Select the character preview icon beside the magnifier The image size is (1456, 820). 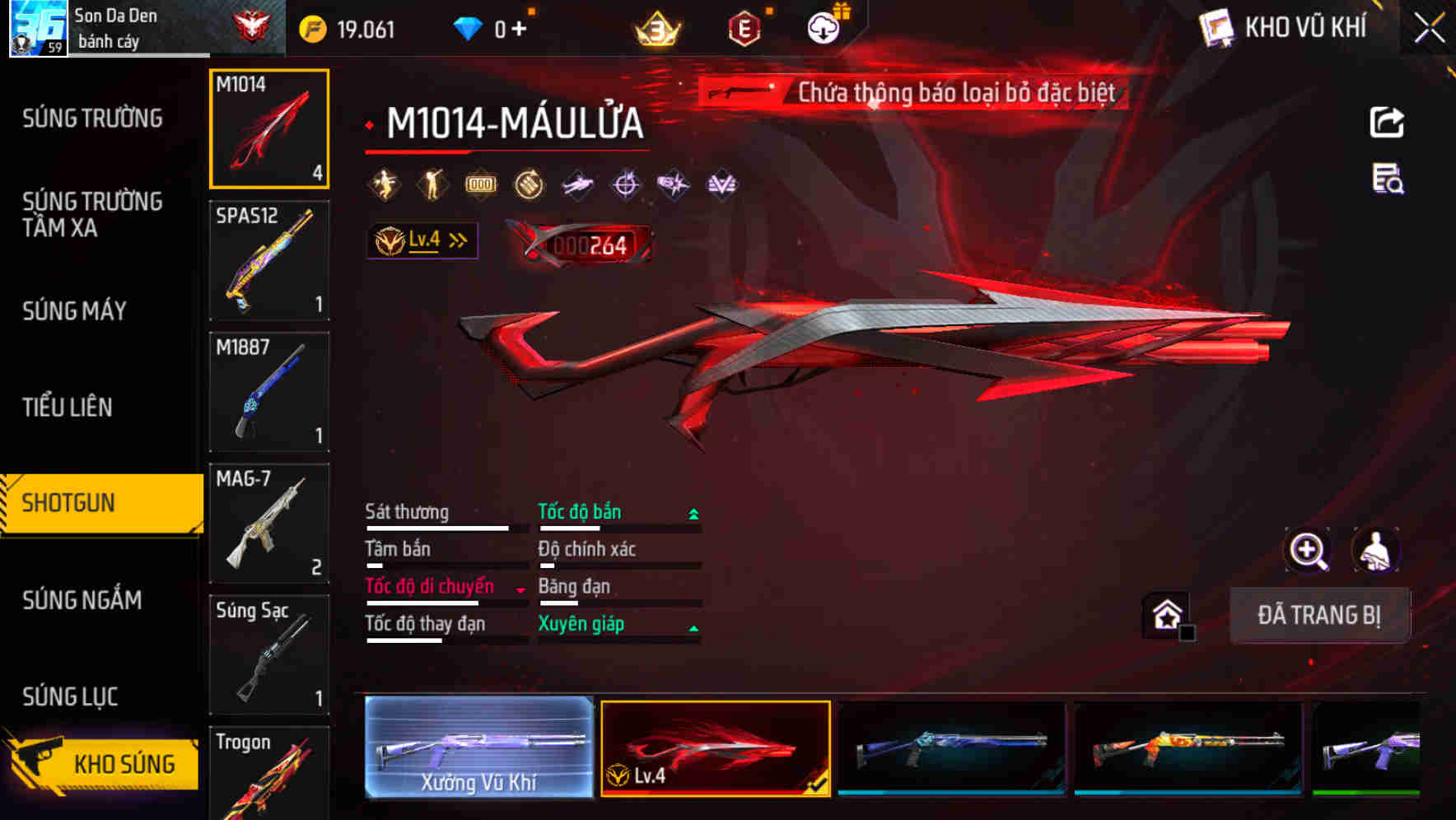(1376, 550)
